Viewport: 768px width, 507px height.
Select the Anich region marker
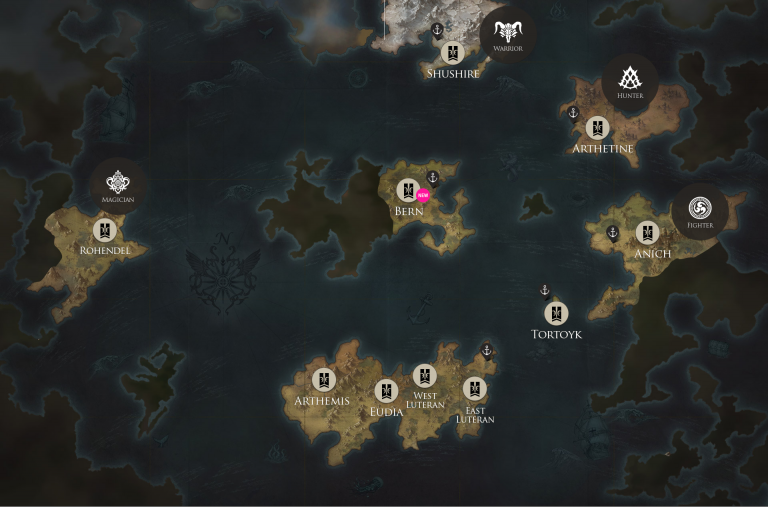point(648,233)
